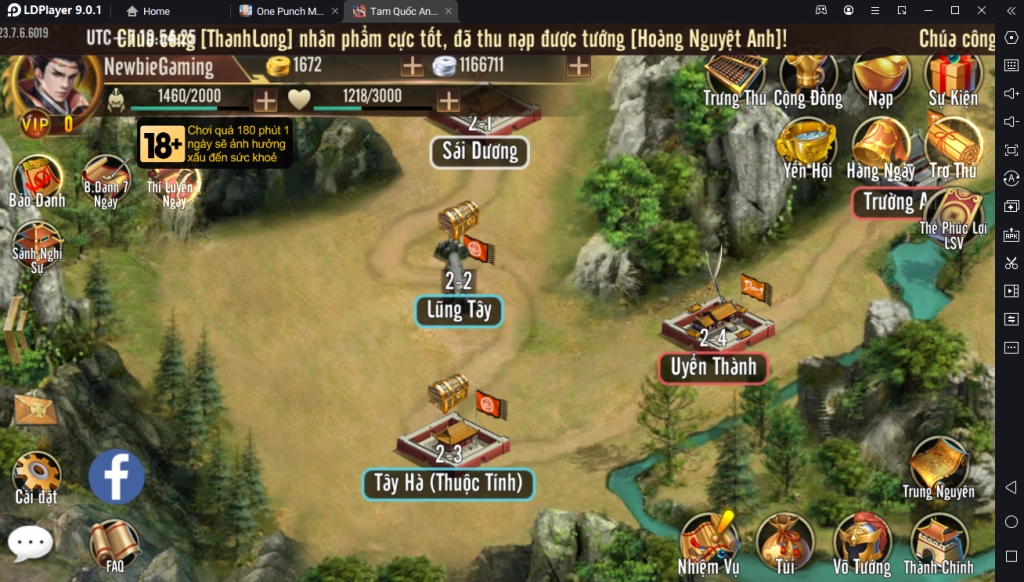Open the Hàng Ngày daily rewards

pyautogui.click(x=880, y=146)
